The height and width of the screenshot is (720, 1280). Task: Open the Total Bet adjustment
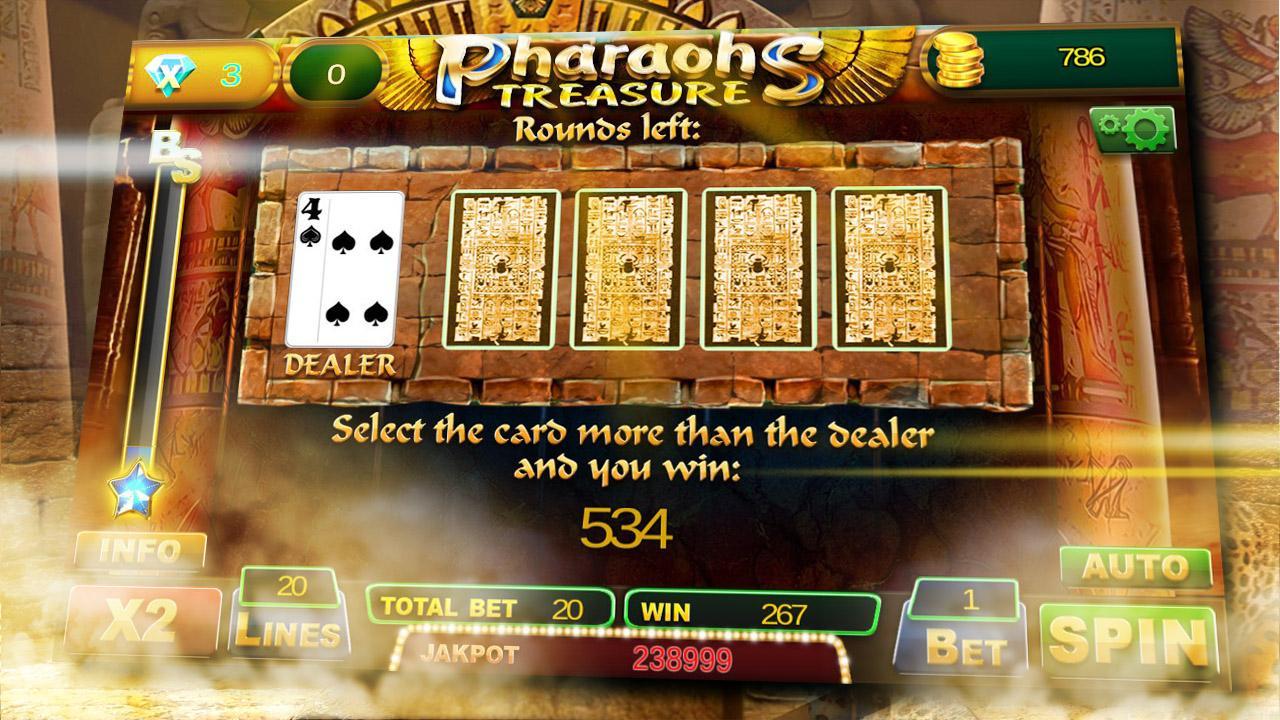488,604
